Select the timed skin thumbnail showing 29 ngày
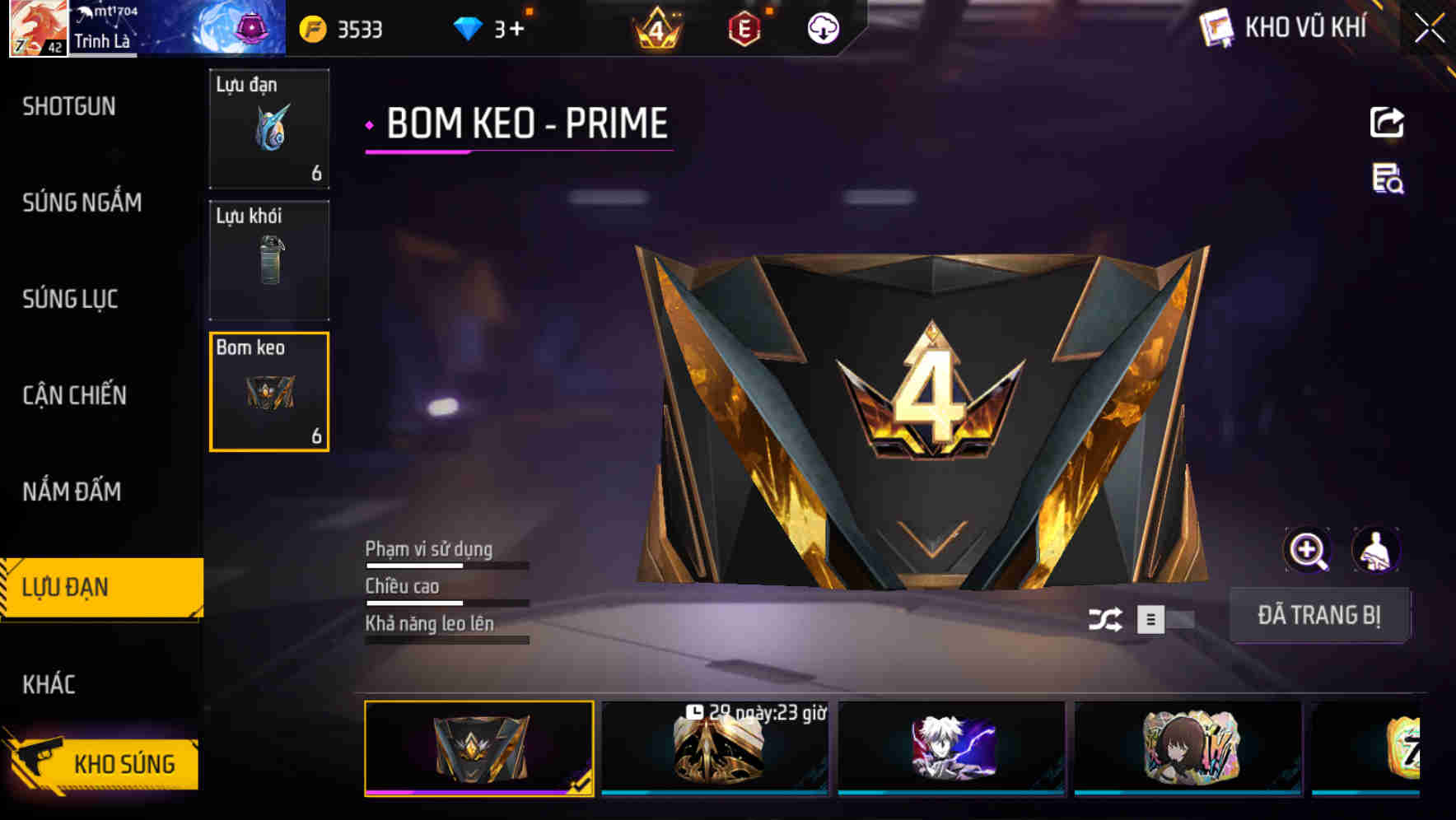Screen dimensions: 1456x820 click(x=713, y=748)
